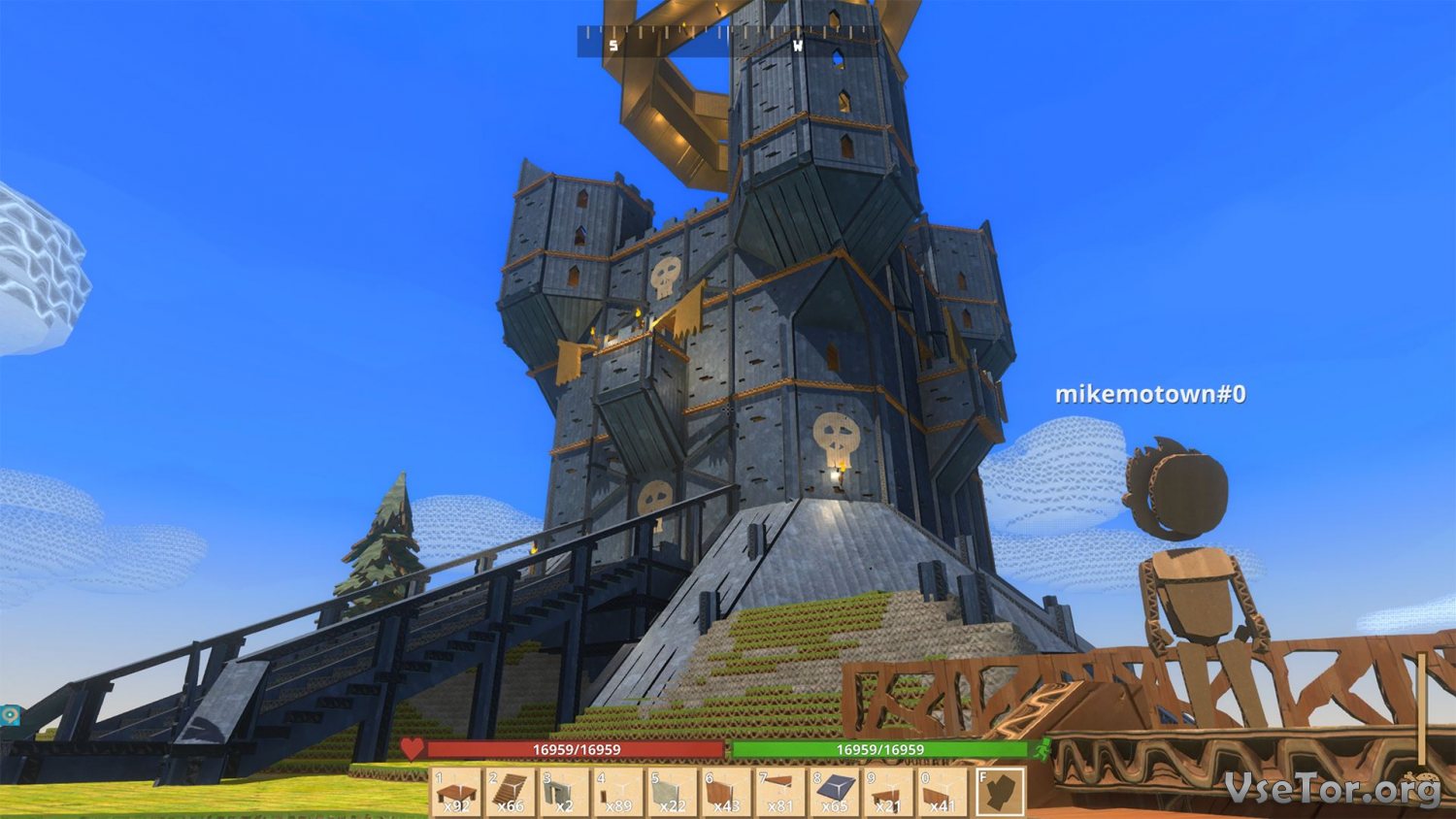Pick the small wooden post x89 slot
This screenshot has height=819, width=1456.
point(619,792)
